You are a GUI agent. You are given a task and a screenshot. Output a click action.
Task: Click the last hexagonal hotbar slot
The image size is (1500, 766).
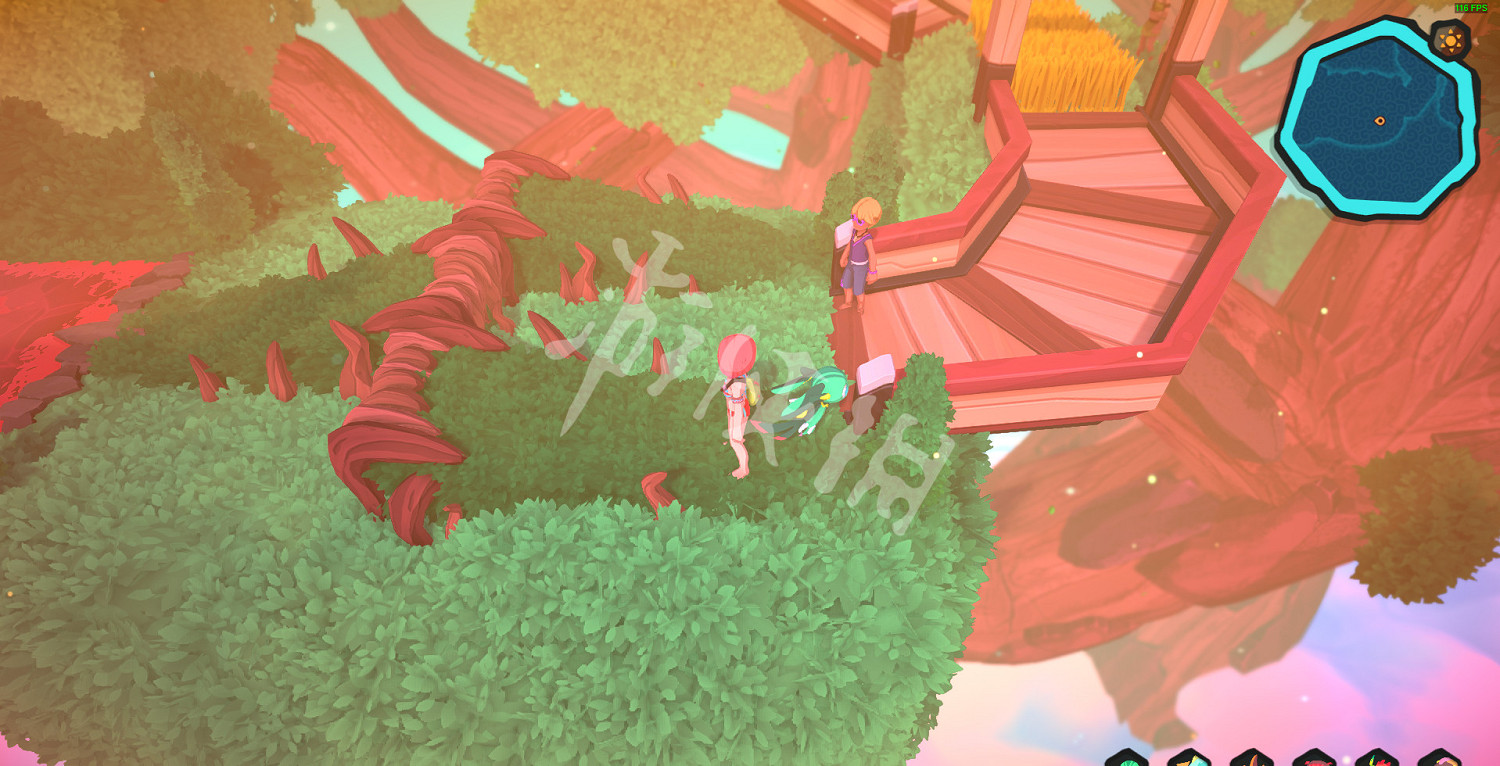pos(1440,760)
